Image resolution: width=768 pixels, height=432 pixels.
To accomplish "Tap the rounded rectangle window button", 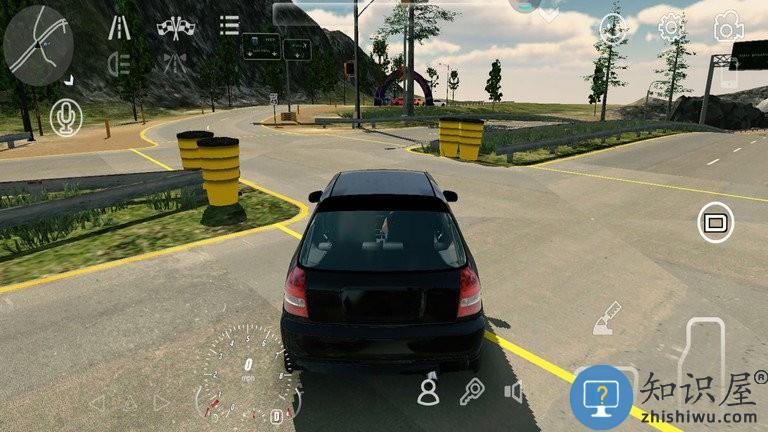I will [714, 222].
